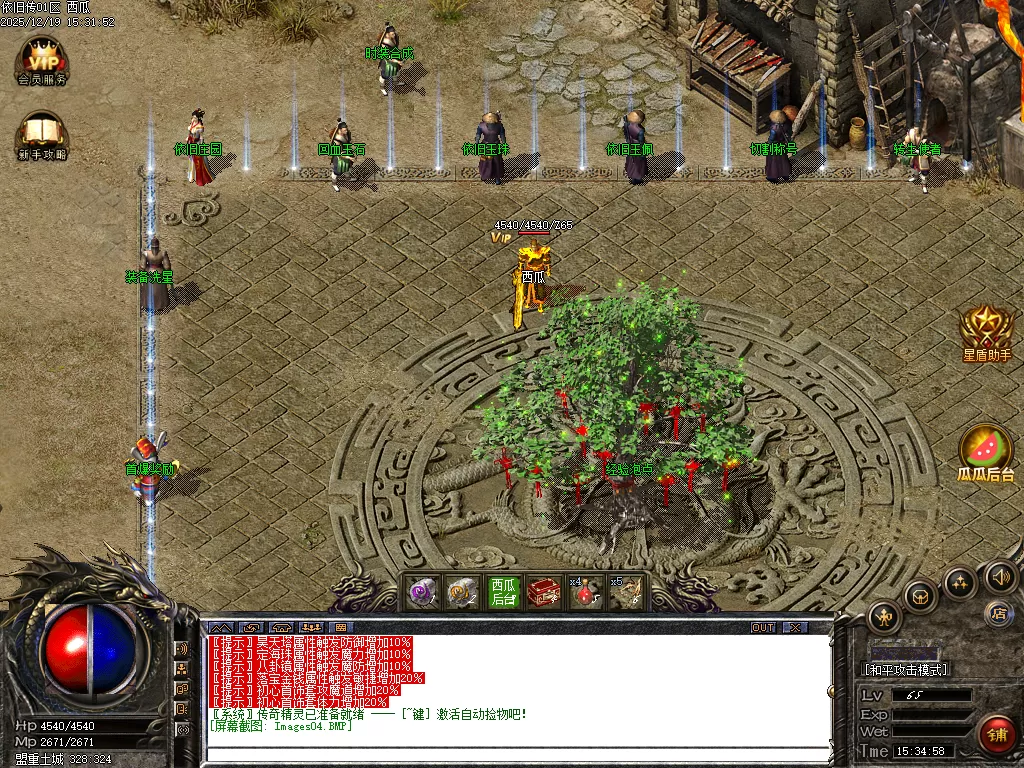The image size is (1024, 768).
Task: Click the OUT button above the chat
Action: tap(763, 627)
